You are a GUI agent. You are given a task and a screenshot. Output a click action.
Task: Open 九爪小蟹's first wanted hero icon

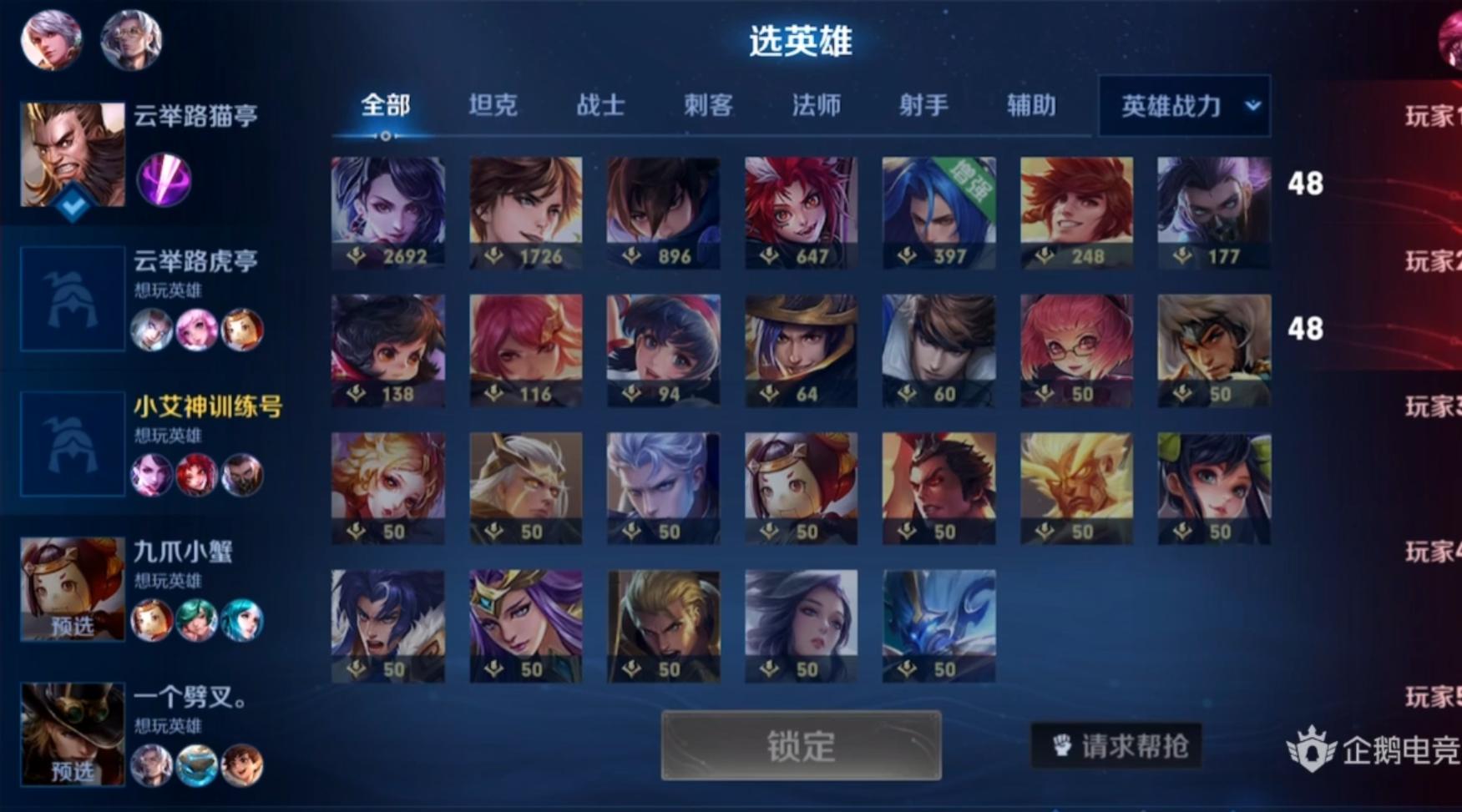click(x=154, y=619)
